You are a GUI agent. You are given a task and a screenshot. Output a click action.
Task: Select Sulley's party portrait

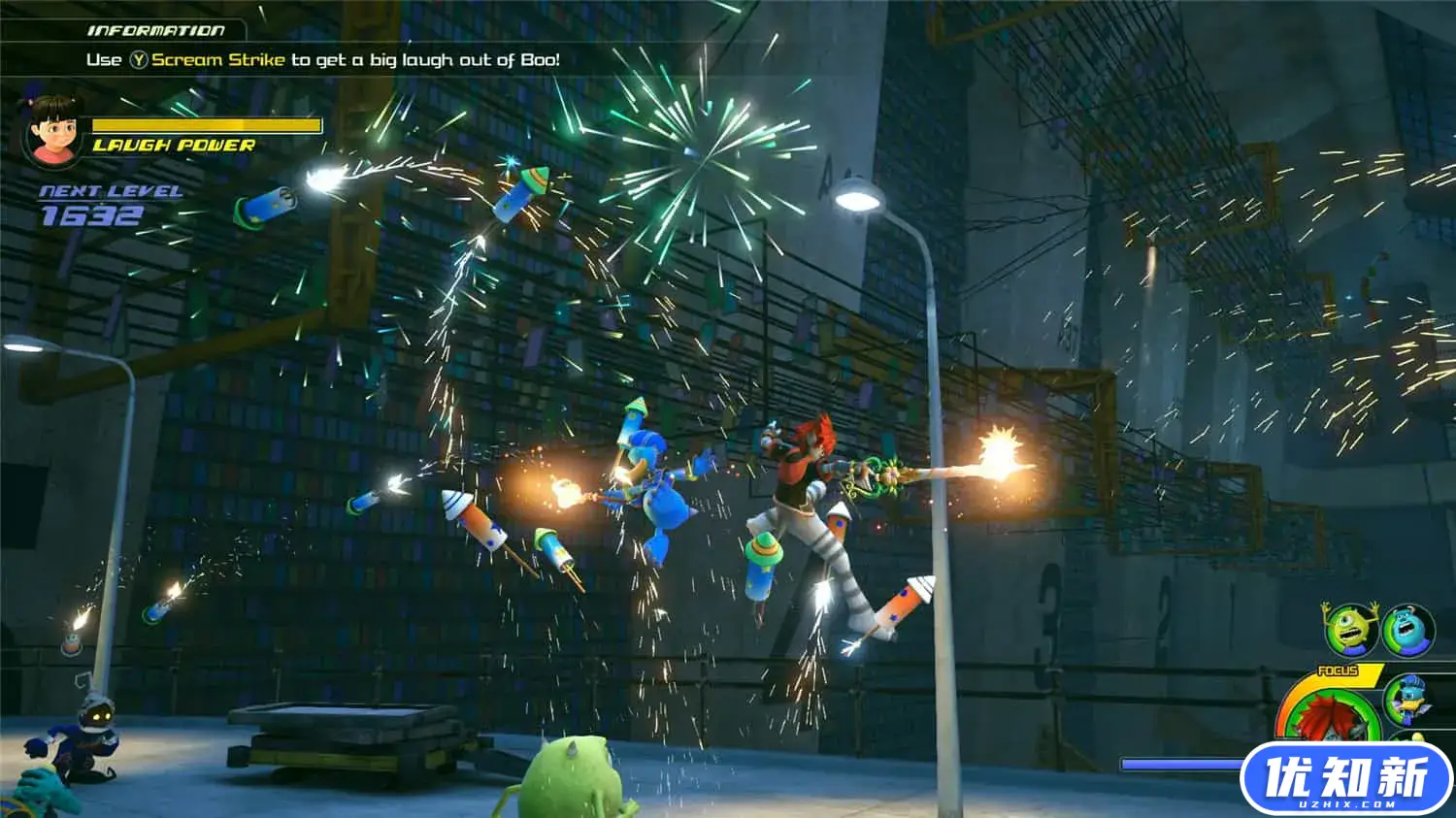[x=1408, y=629]
